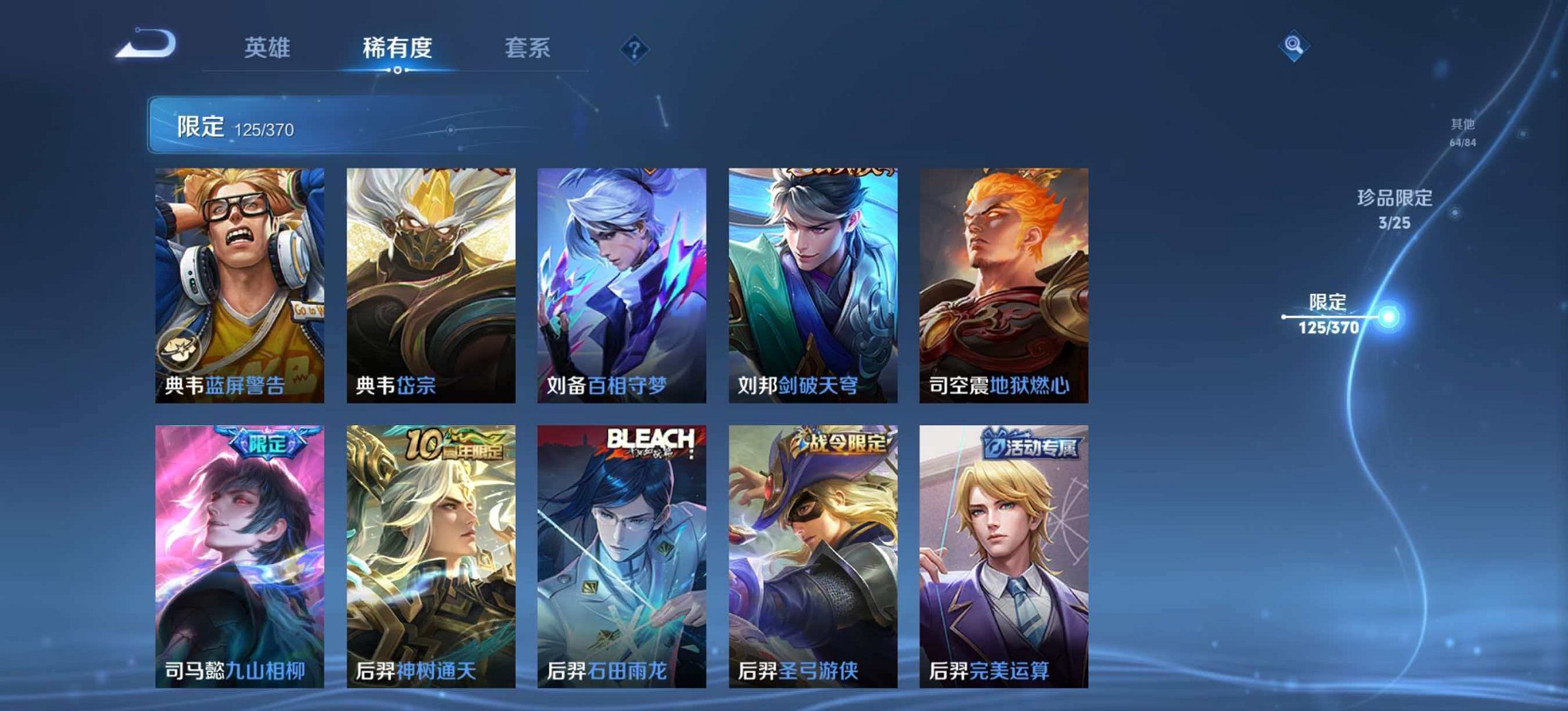Click the BLEACH crossover badge on 后羿石田雨龙 skin

click(651, 441)
